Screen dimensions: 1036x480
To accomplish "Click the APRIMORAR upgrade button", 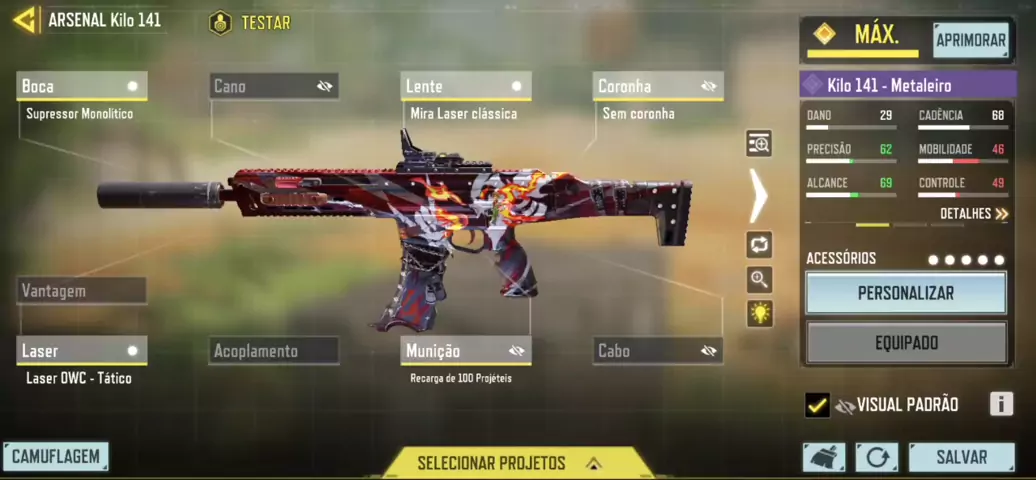I will [x=970, y=40].
